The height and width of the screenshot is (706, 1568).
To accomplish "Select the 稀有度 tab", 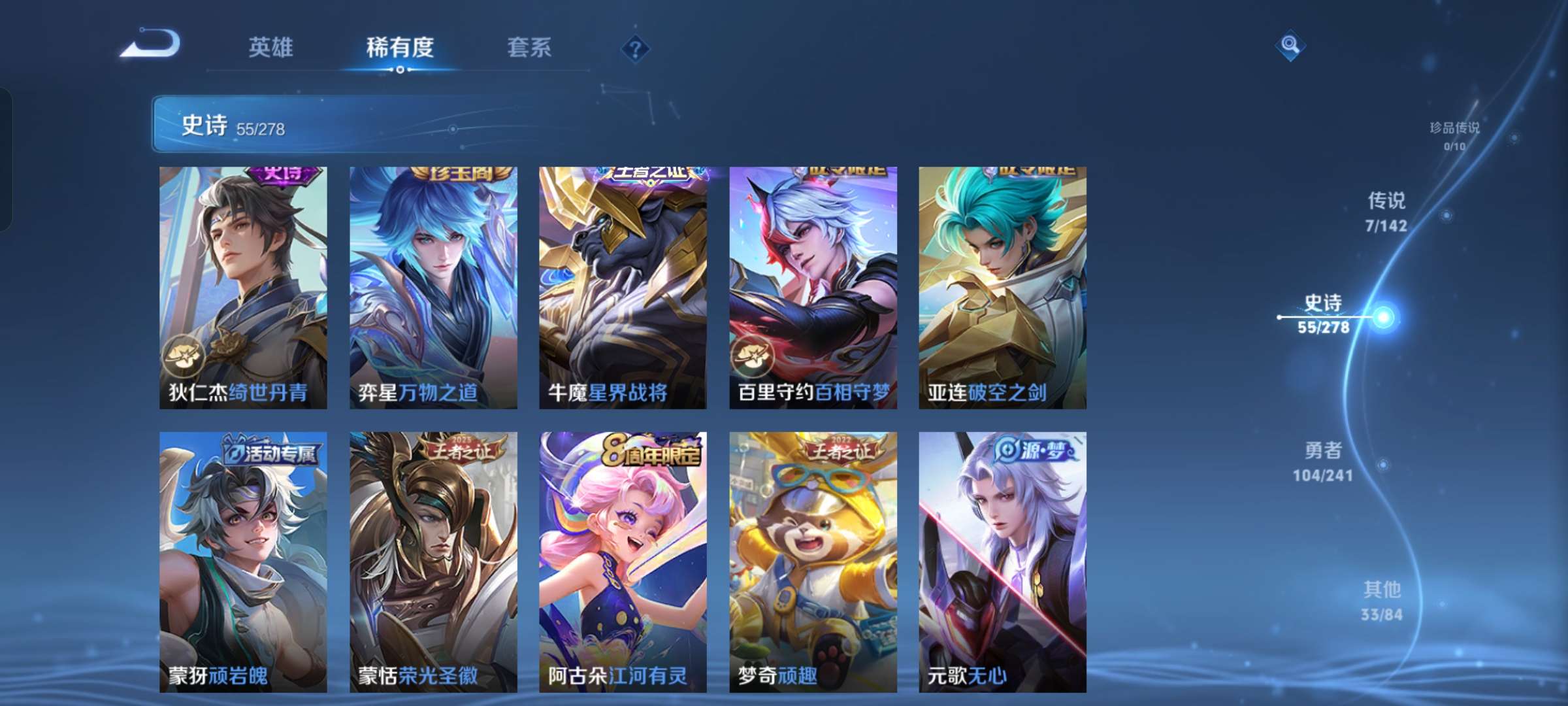I will coord(400,47).
